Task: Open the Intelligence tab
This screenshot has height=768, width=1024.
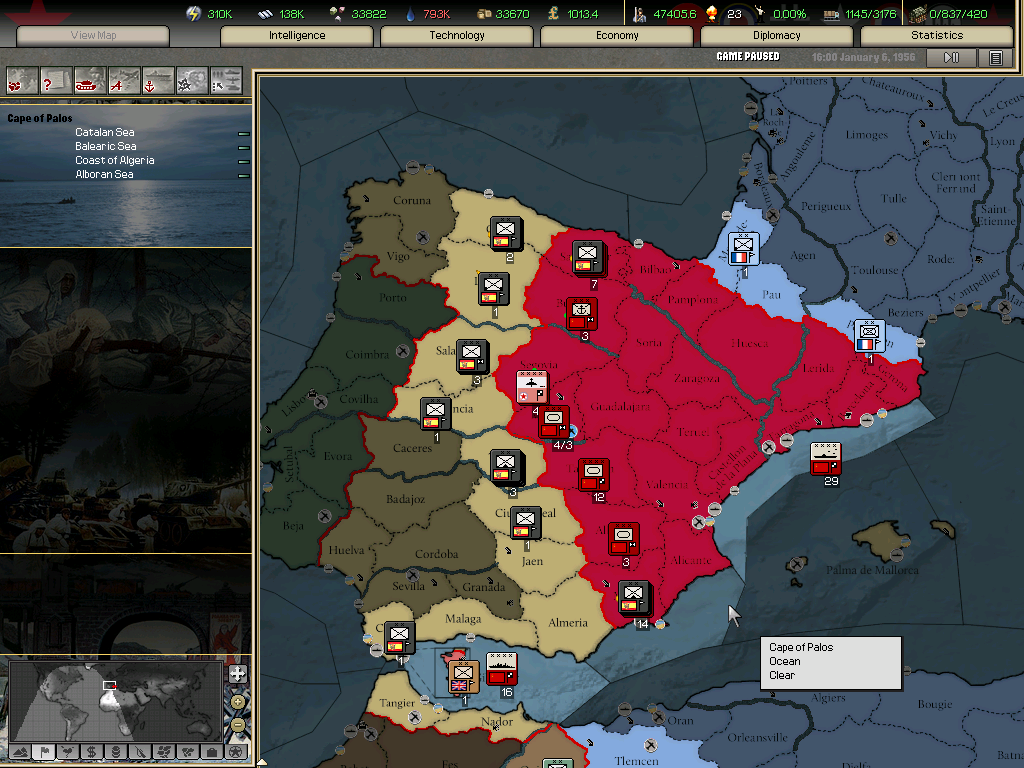Action: [297, 36]
